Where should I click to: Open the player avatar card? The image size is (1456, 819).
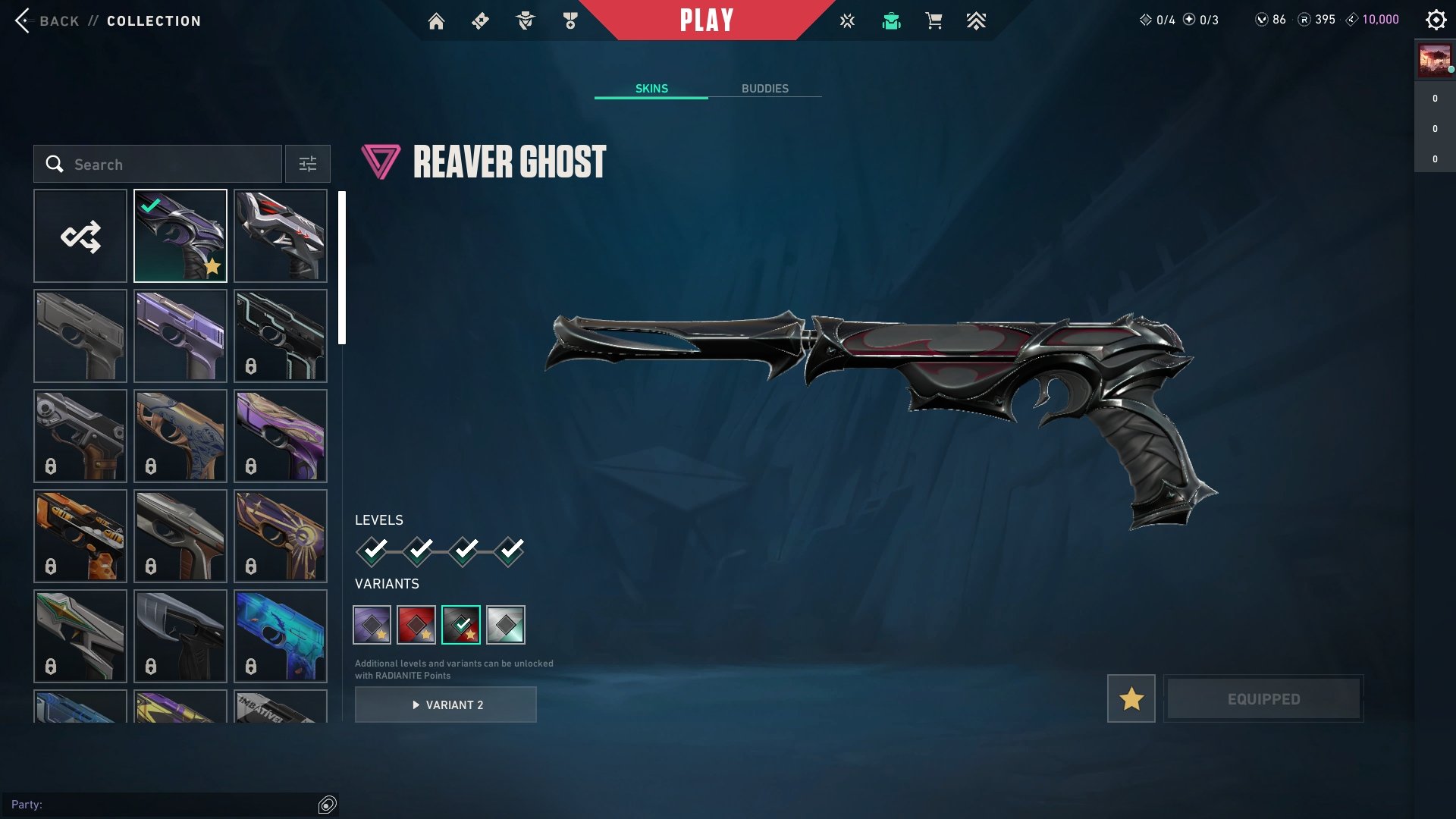click(x=1435, y=61)
